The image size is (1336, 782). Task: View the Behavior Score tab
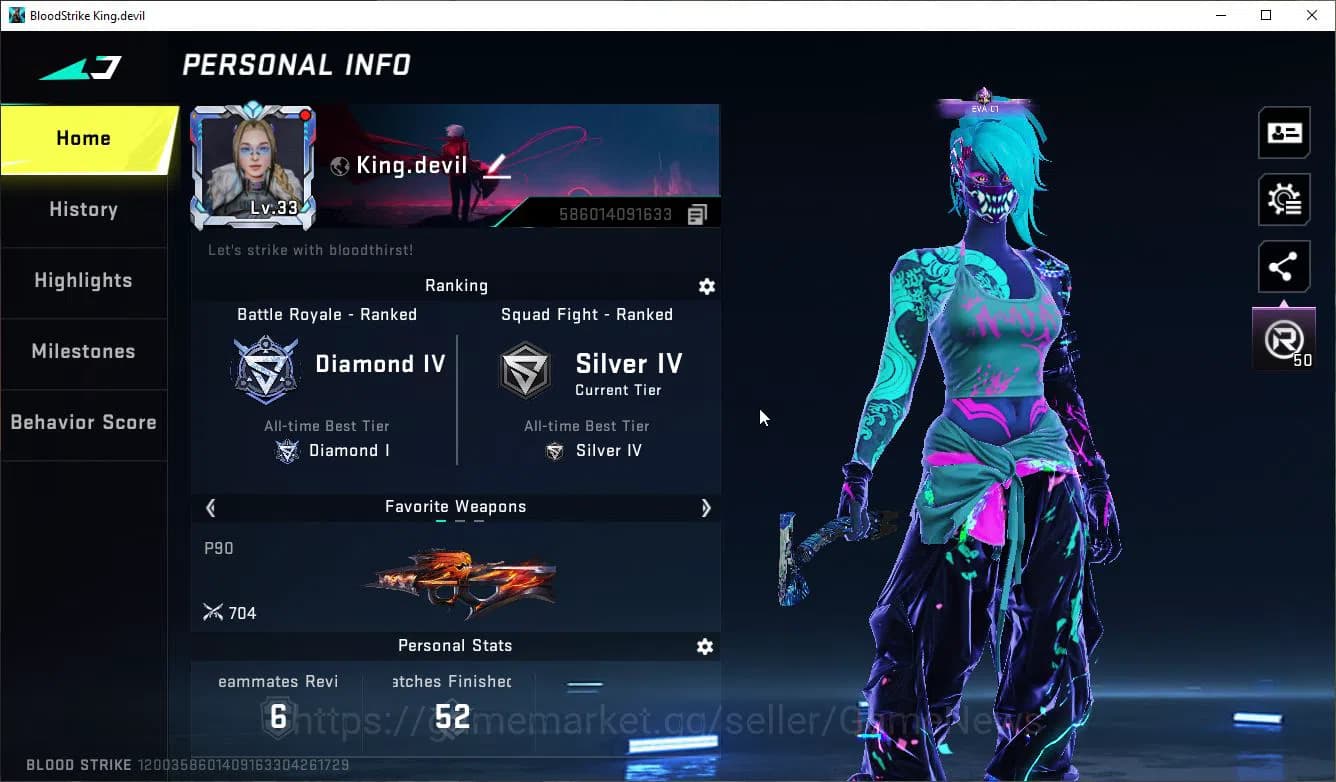83,422
